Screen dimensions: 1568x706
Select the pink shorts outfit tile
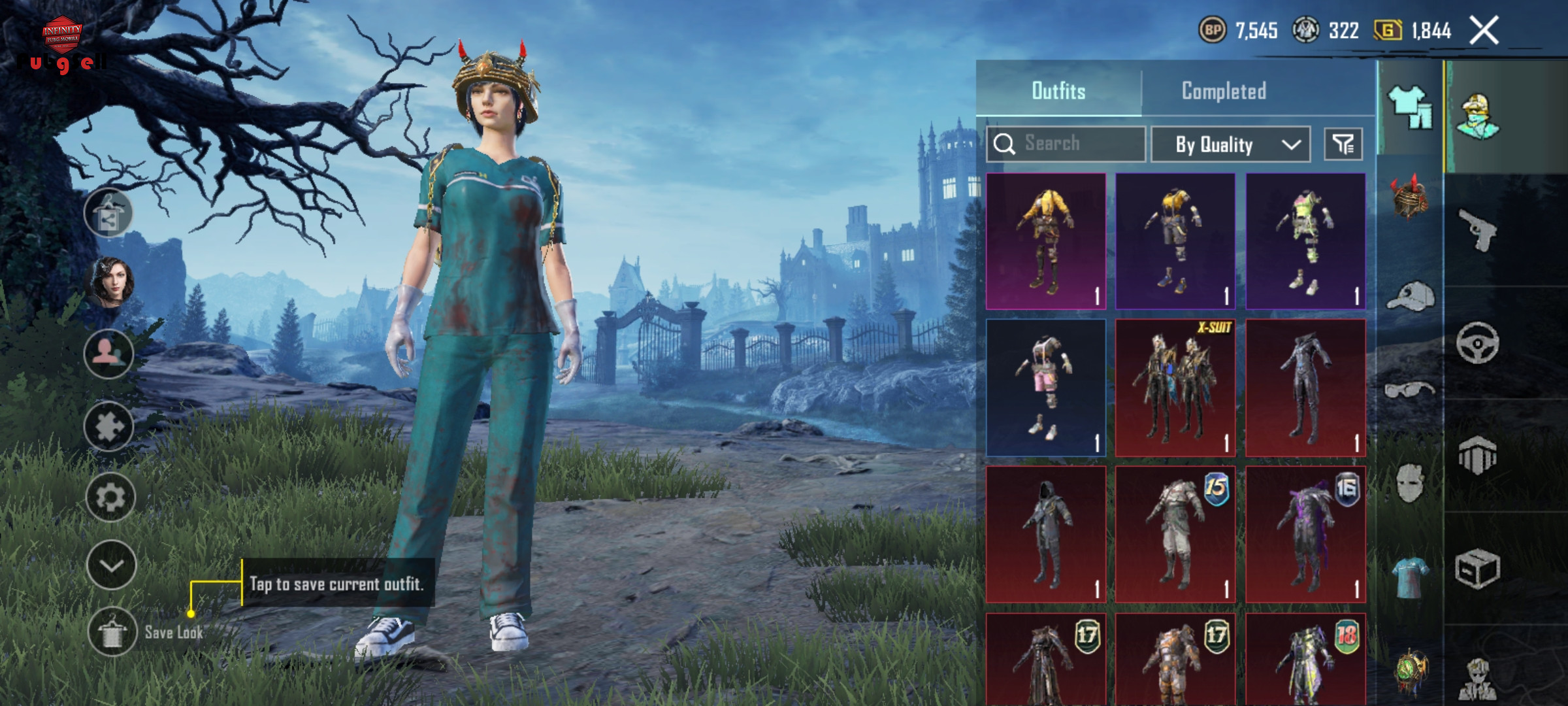(1045, 388)
